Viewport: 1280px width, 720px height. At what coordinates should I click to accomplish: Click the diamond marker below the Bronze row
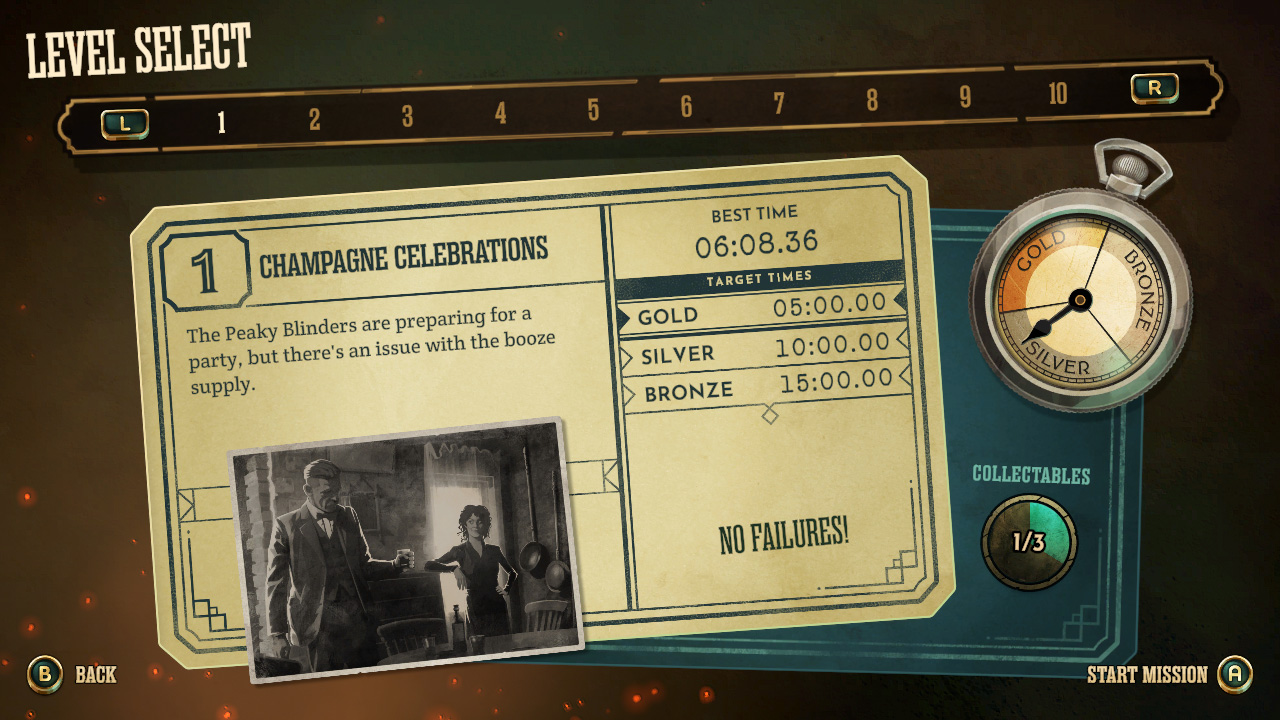[x=769, y=413]
